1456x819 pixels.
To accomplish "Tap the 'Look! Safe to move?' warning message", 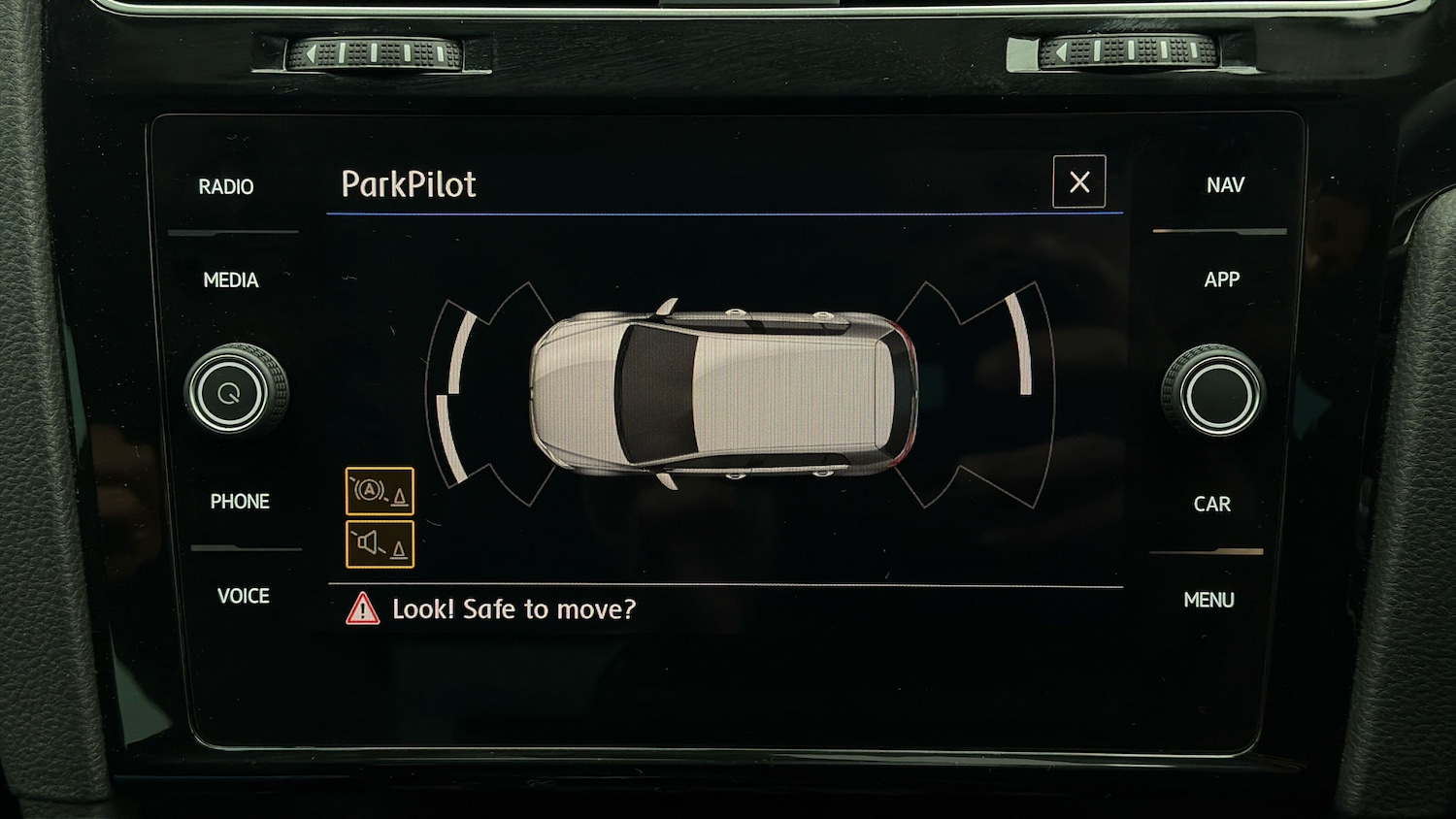I will (x=514, y=609).
